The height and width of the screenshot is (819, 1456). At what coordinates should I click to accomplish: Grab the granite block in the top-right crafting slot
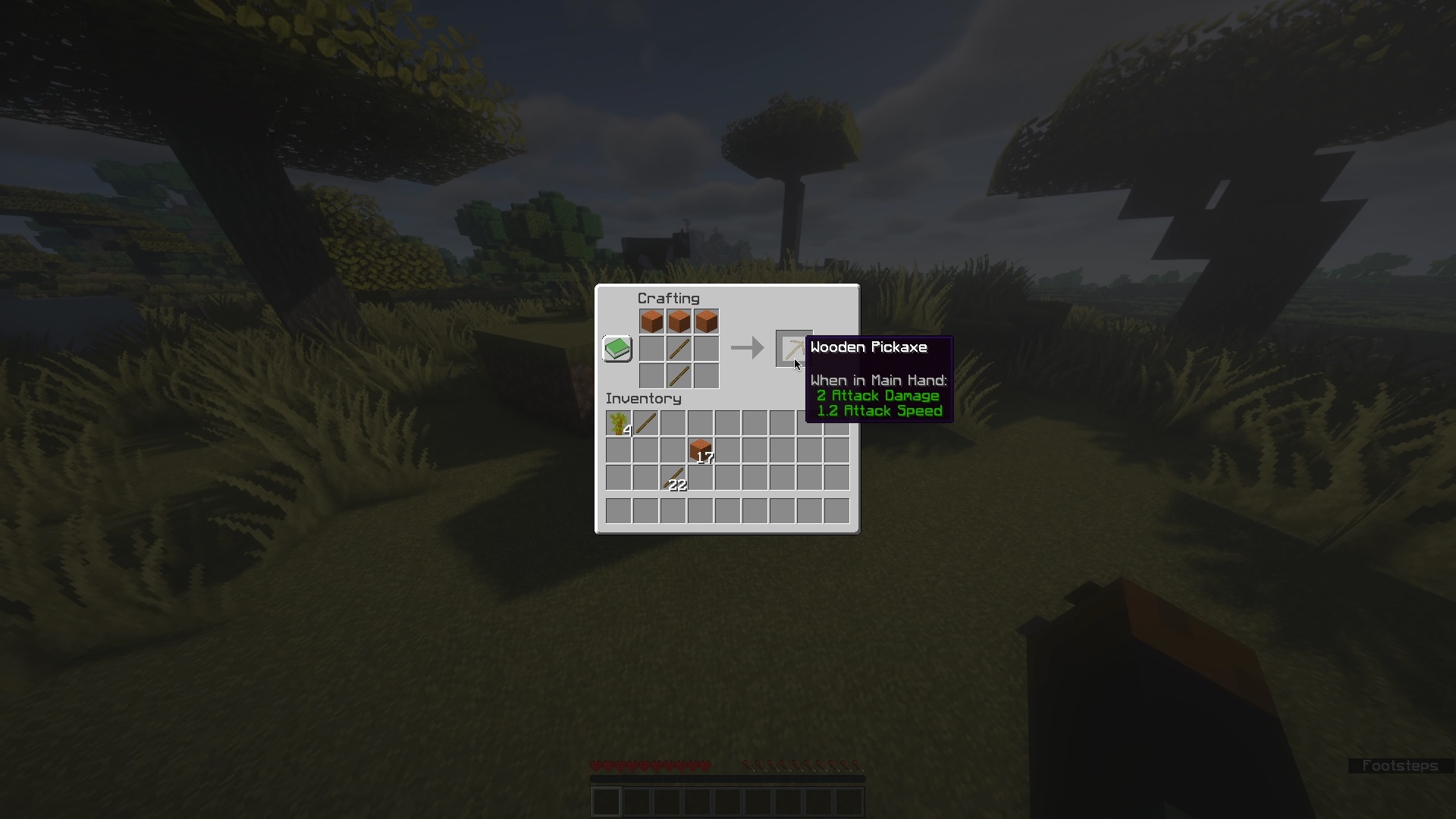coord(707,320)
